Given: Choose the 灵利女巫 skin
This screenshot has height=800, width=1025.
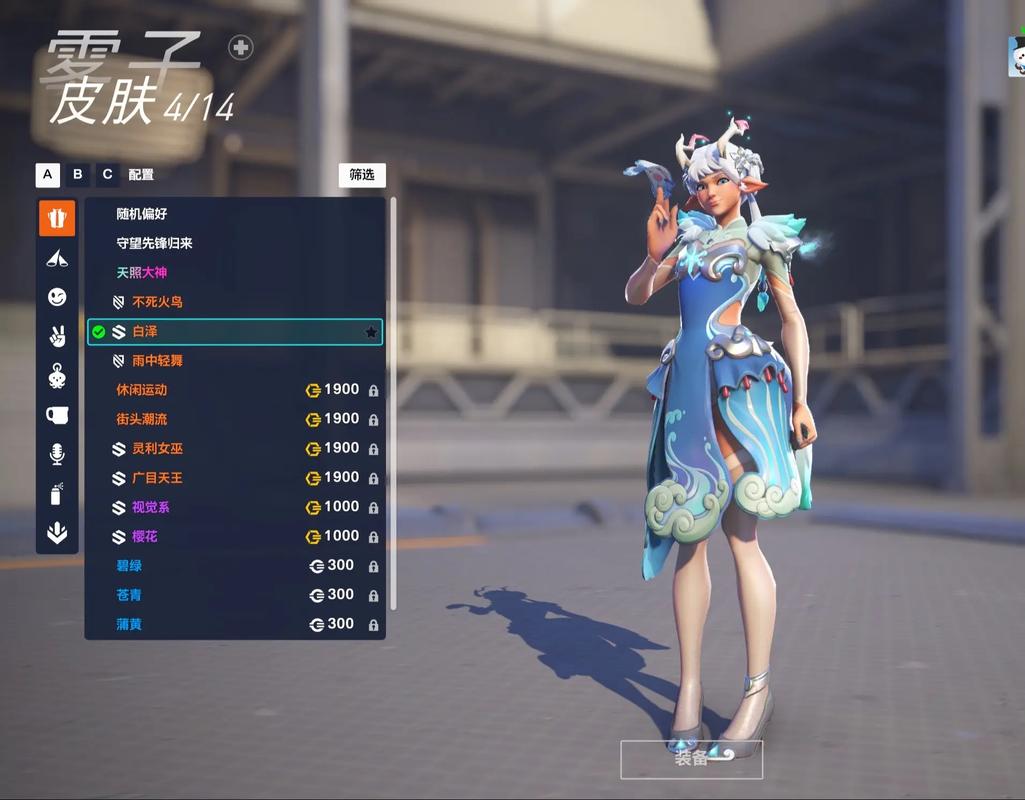Looking at the screenshot, I should pyautogui.click(x=157, y=449).
